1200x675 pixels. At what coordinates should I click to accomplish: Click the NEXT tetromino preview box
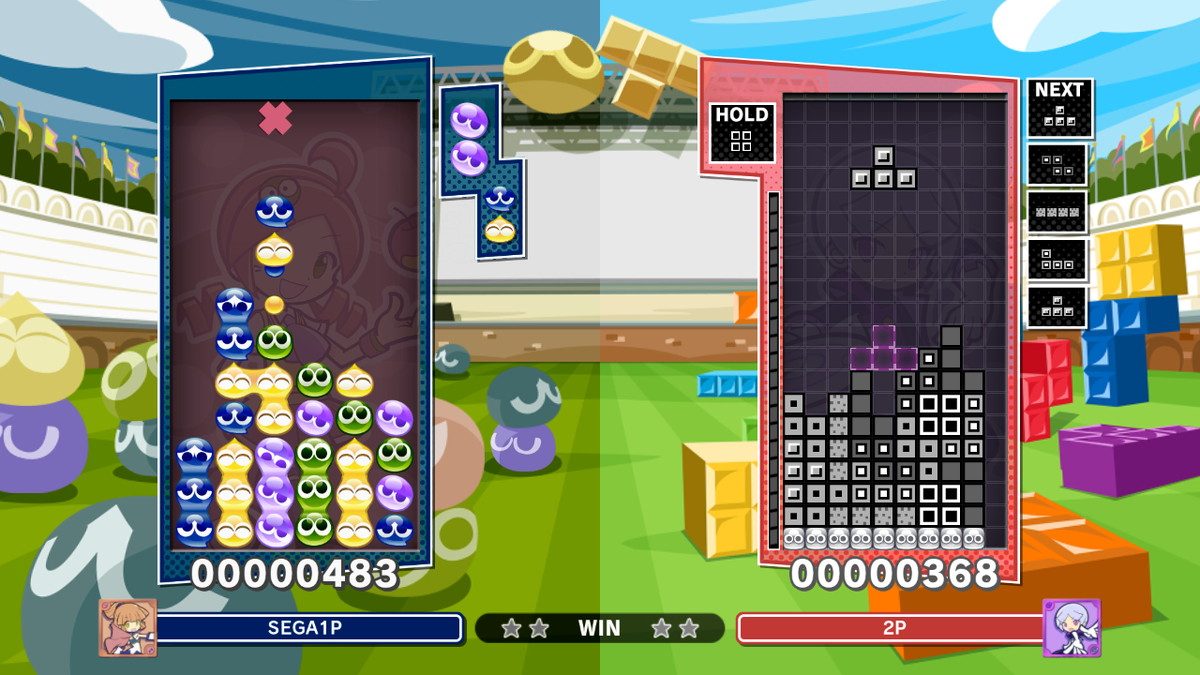pos(1059,108)
